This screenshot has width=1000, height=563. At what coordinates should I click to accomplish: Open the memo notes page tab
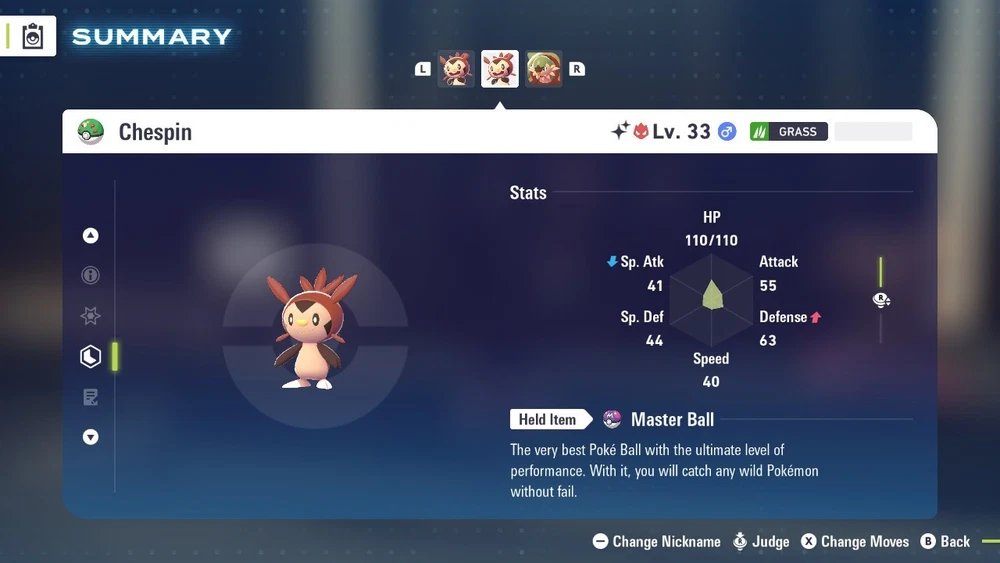(91, 397)
